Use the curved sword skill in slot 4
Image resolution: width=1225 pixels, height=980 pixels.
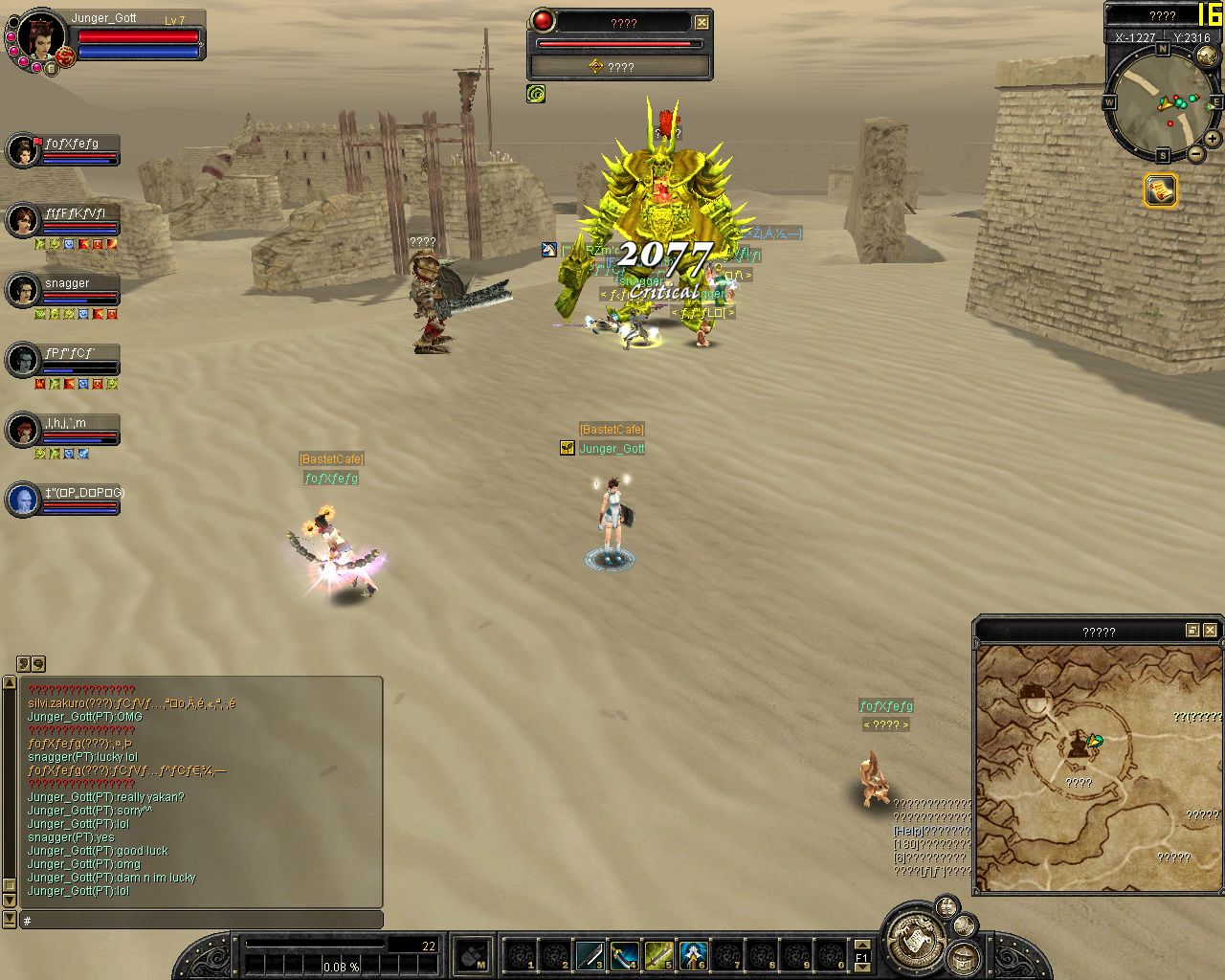coord(625,955)
